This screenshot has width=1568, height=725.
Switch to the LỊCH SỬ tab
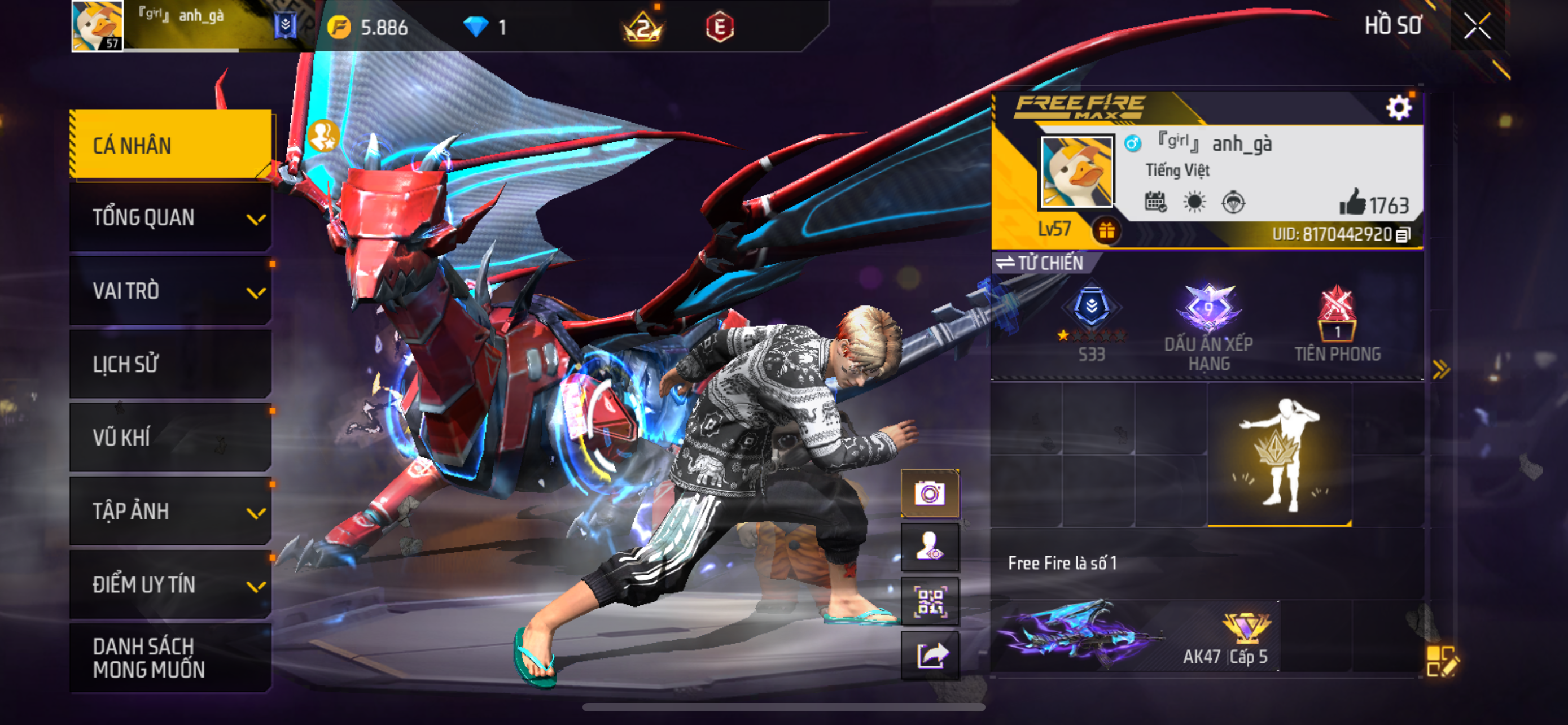point(171,364)
